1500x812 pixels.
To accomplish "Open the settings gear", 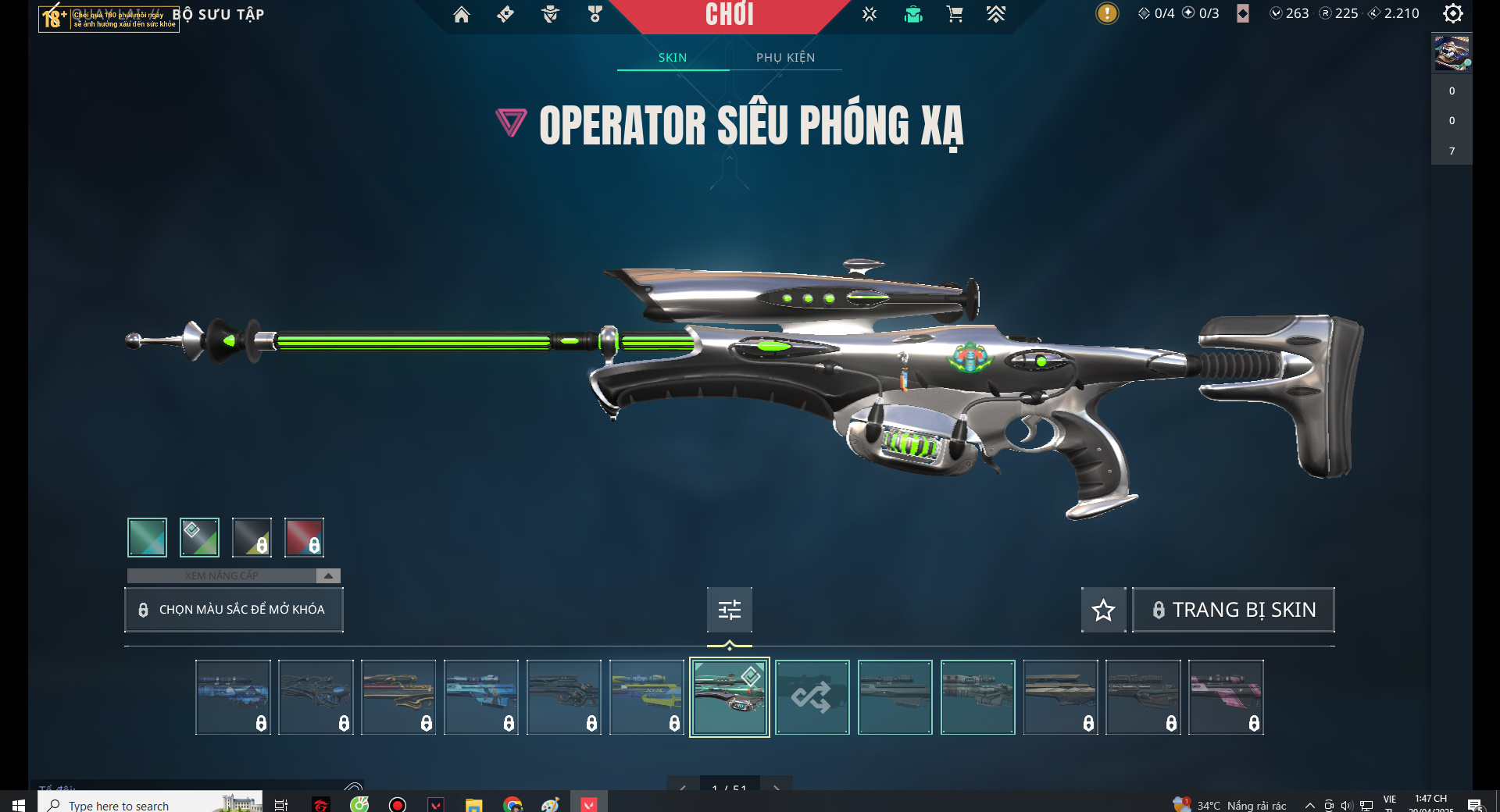I will [1452, 13].
